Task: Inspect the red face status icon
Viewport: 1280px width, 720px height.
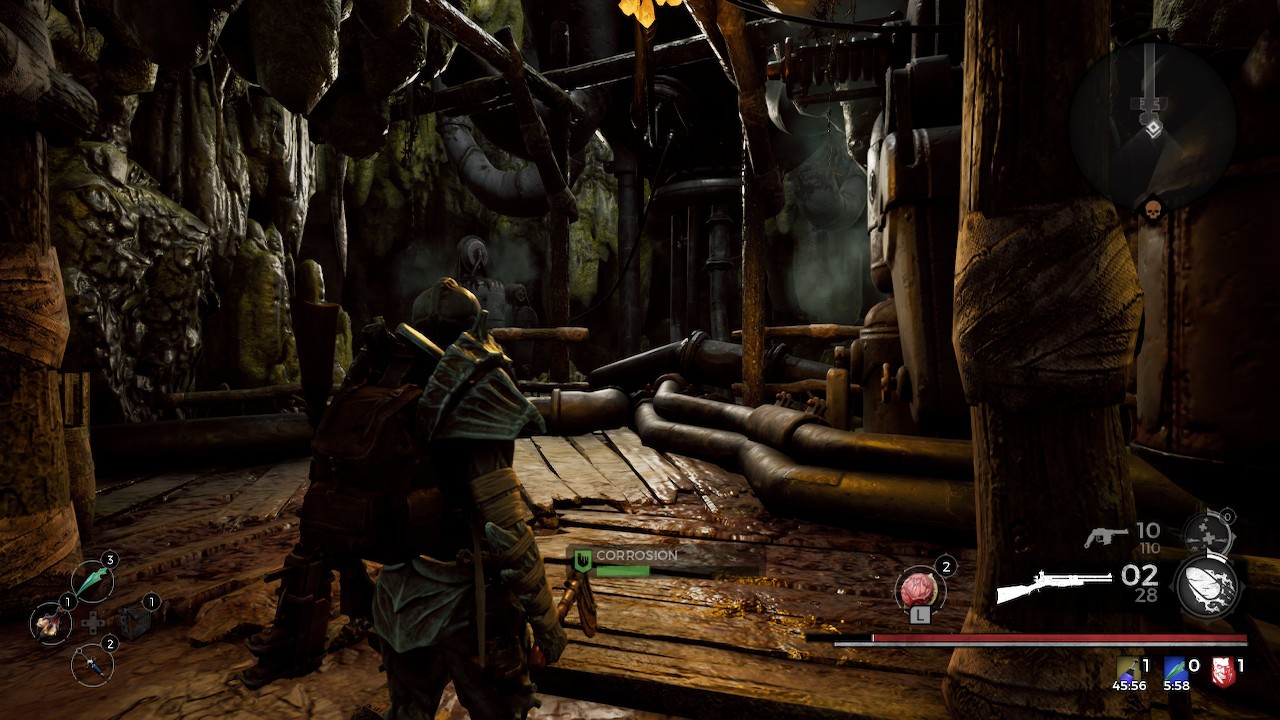Action: click(1222, 670)
